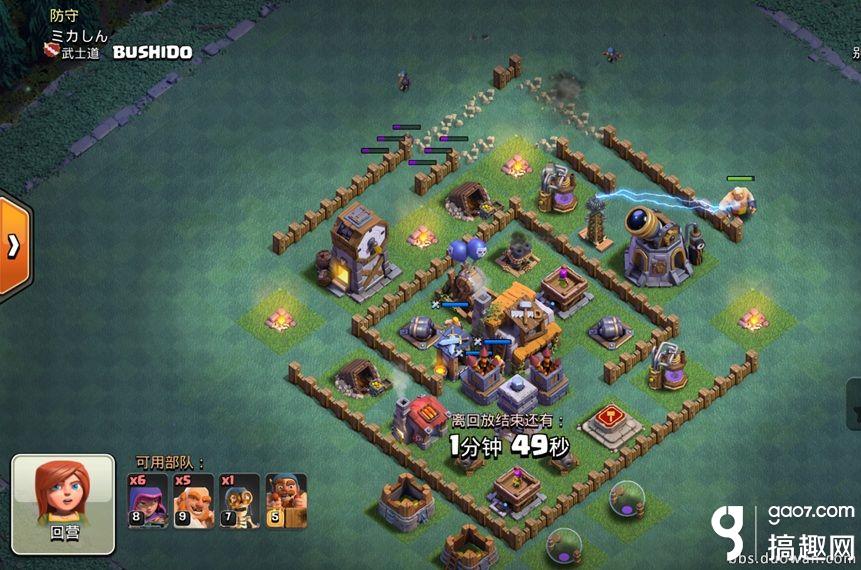Open the BUSHIDO clan badge info
This screenshot has height=570, width=861.
click(x=51, y=52)
